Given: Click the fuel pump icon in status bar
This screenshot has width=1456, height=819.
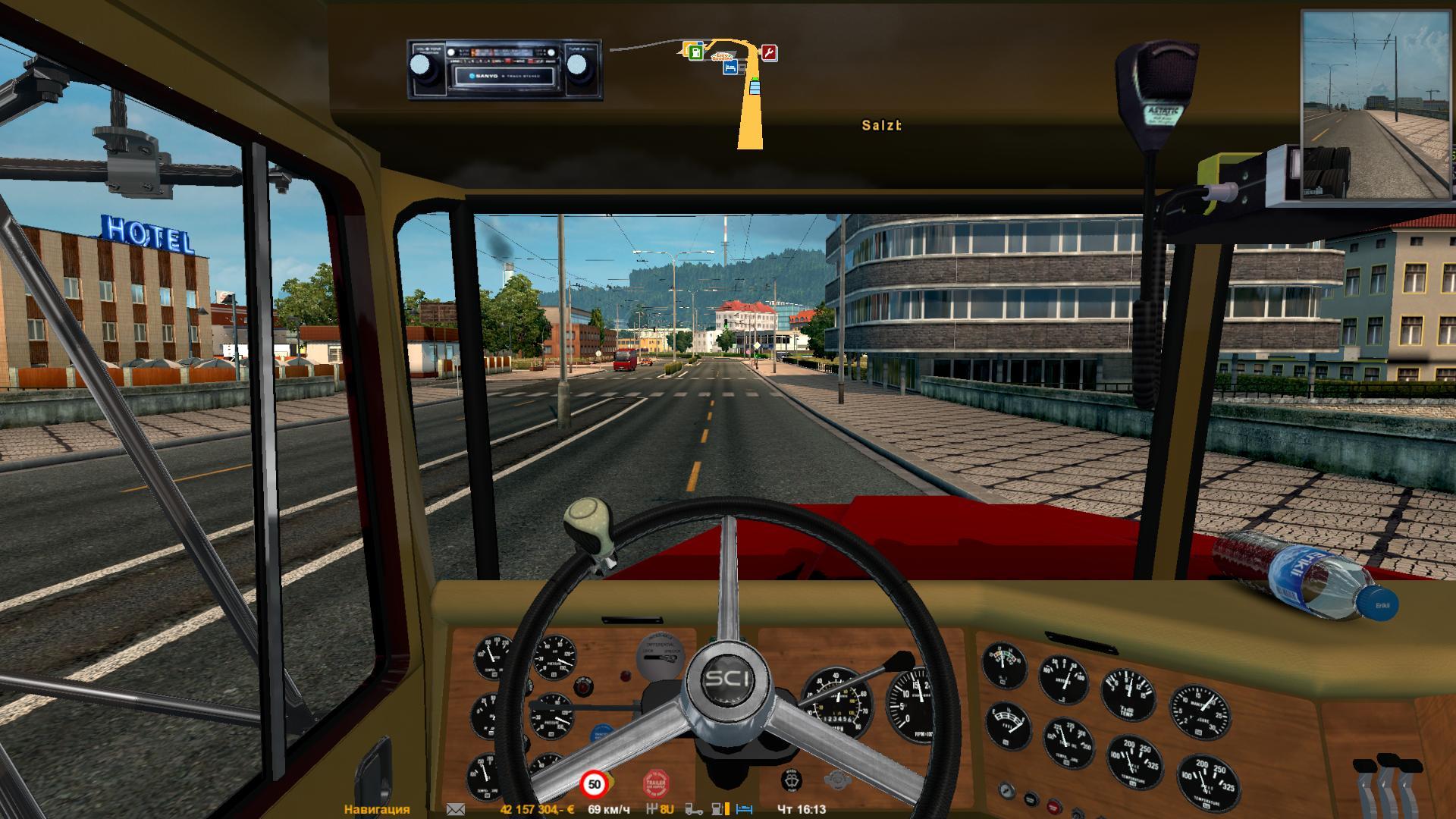Looking at the screenshot, I should (718, 809).
